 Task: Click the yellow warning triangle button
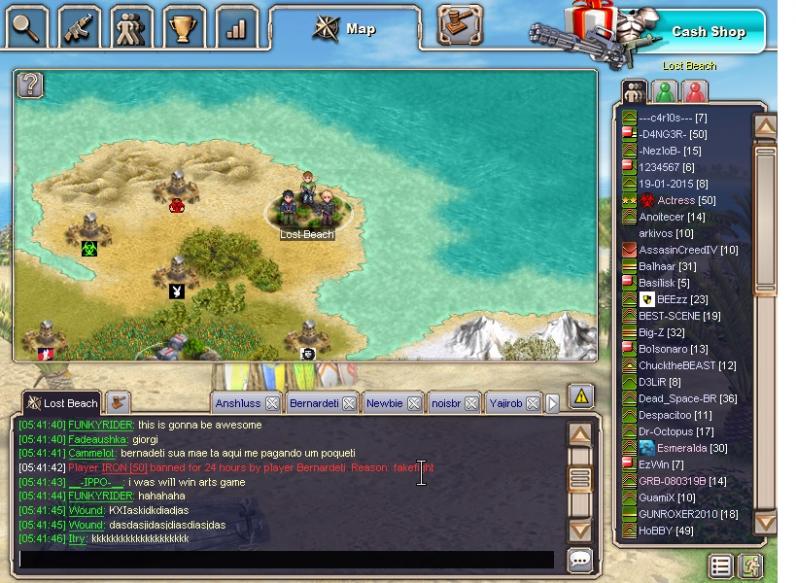(580, 396)
